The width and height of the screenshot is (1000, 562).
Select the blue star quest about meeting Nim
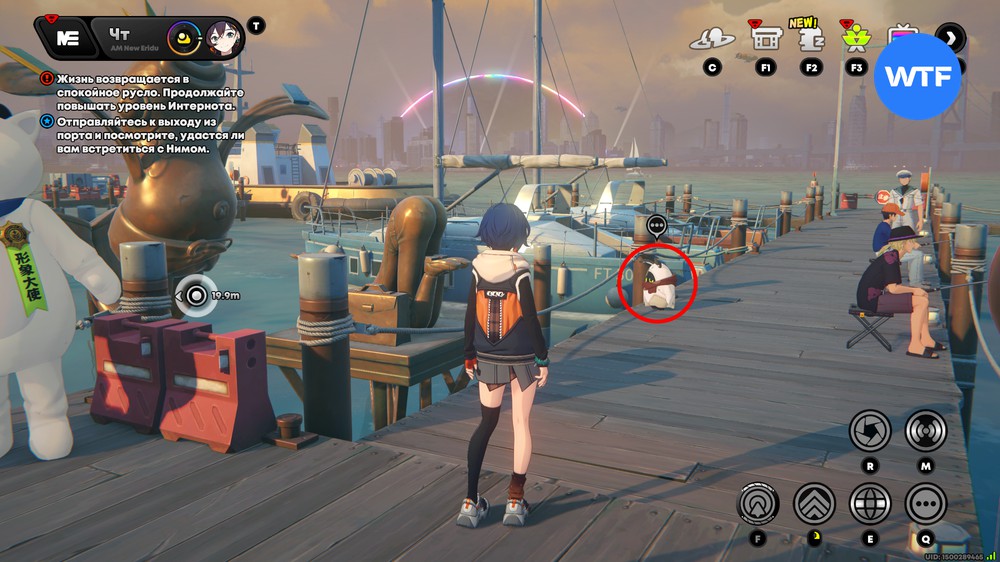(x=47, y=121)
